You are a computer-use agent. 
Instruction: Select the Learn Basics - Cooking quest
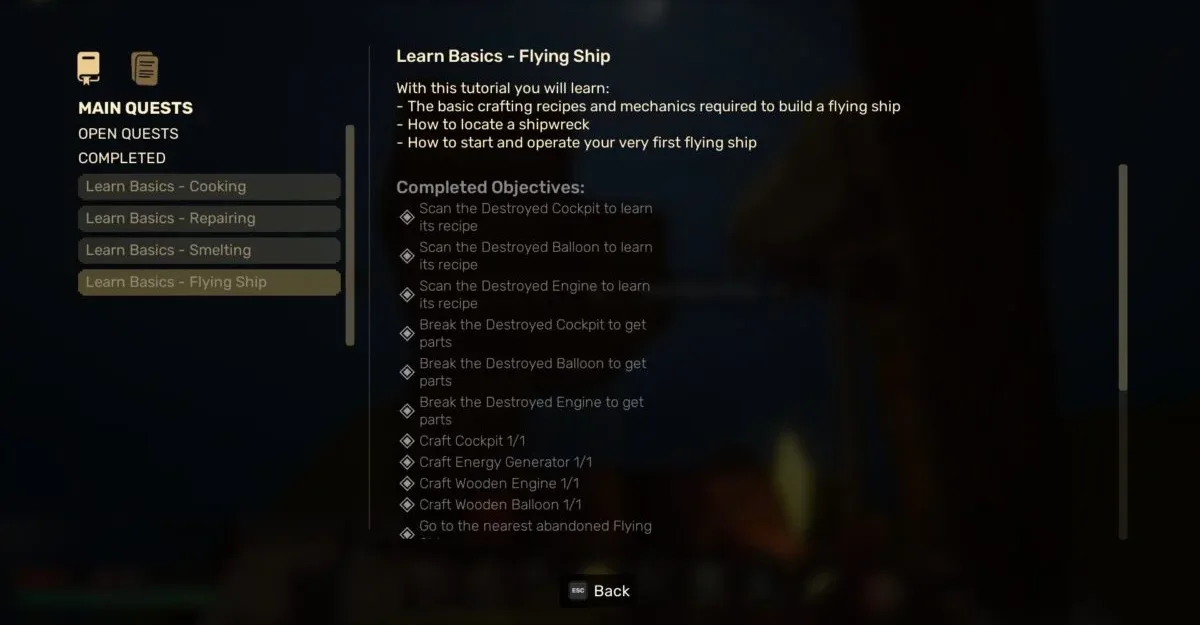tap(209, 187)
